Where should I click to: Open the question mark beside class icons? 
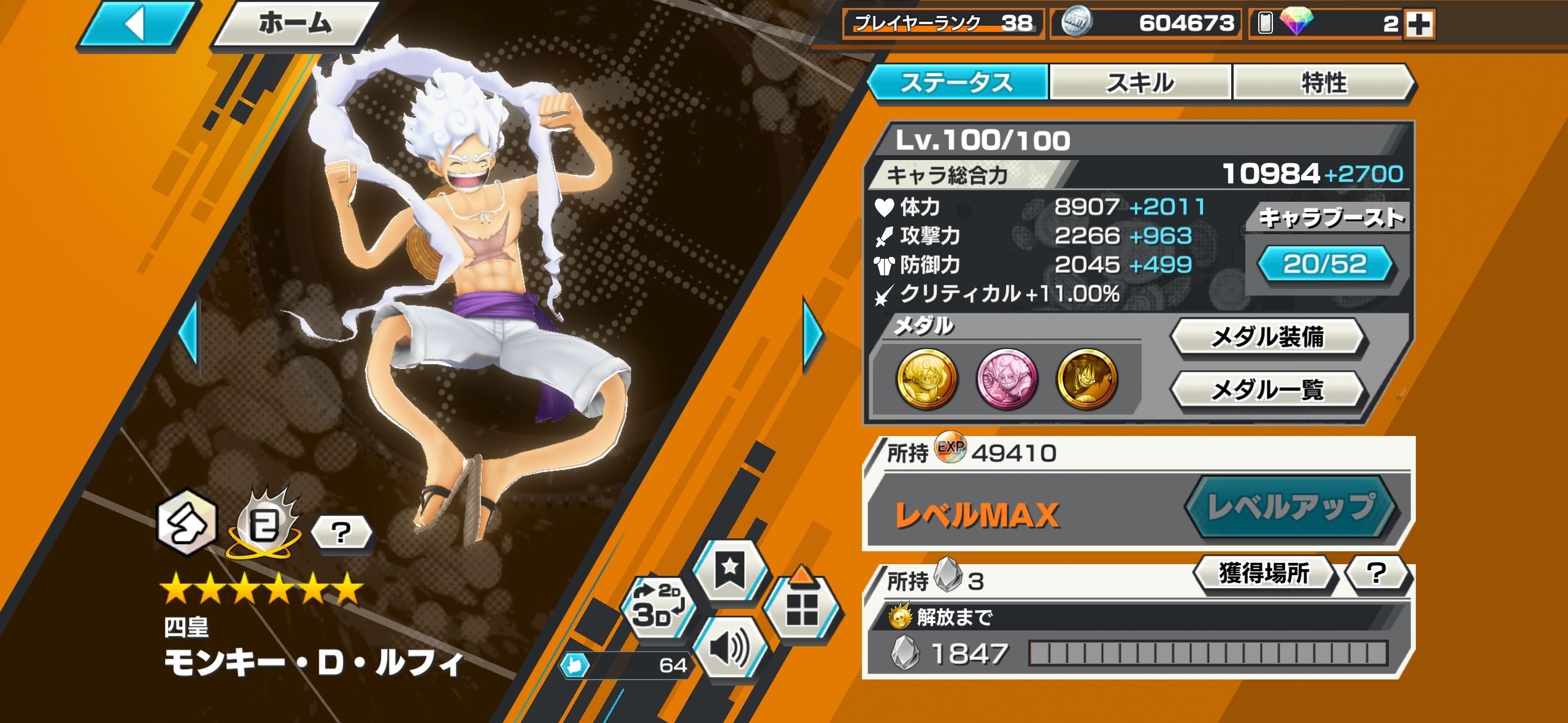pos(341,532)
